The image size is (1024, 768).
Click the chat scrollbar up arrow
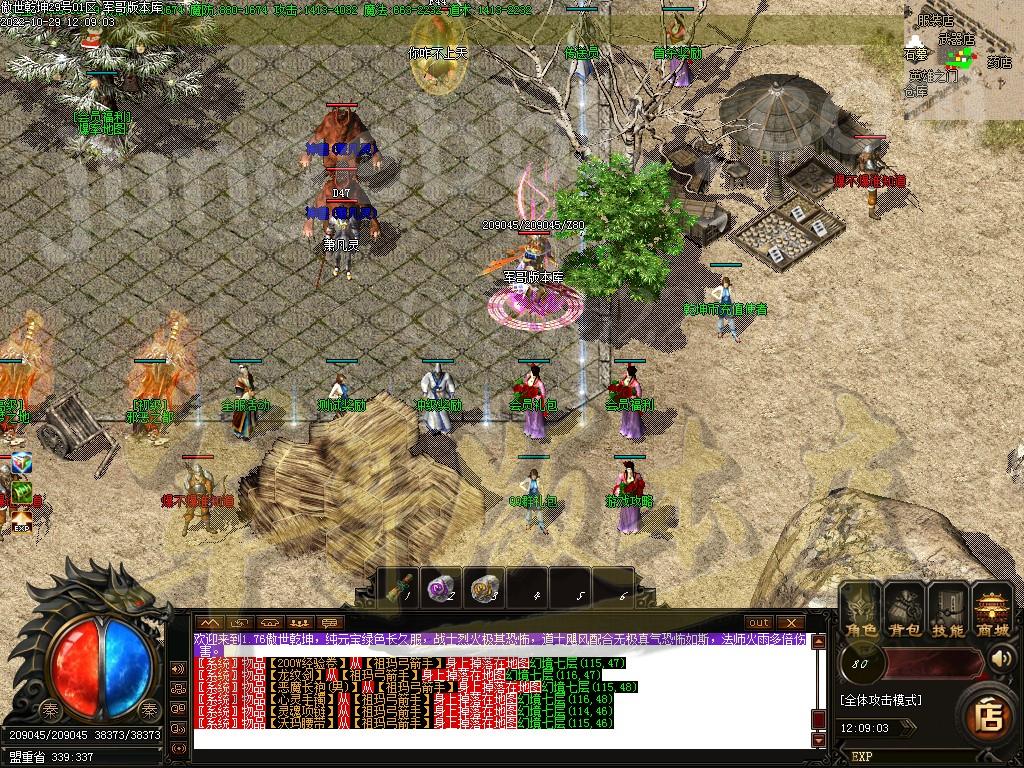tap(819, 640)
